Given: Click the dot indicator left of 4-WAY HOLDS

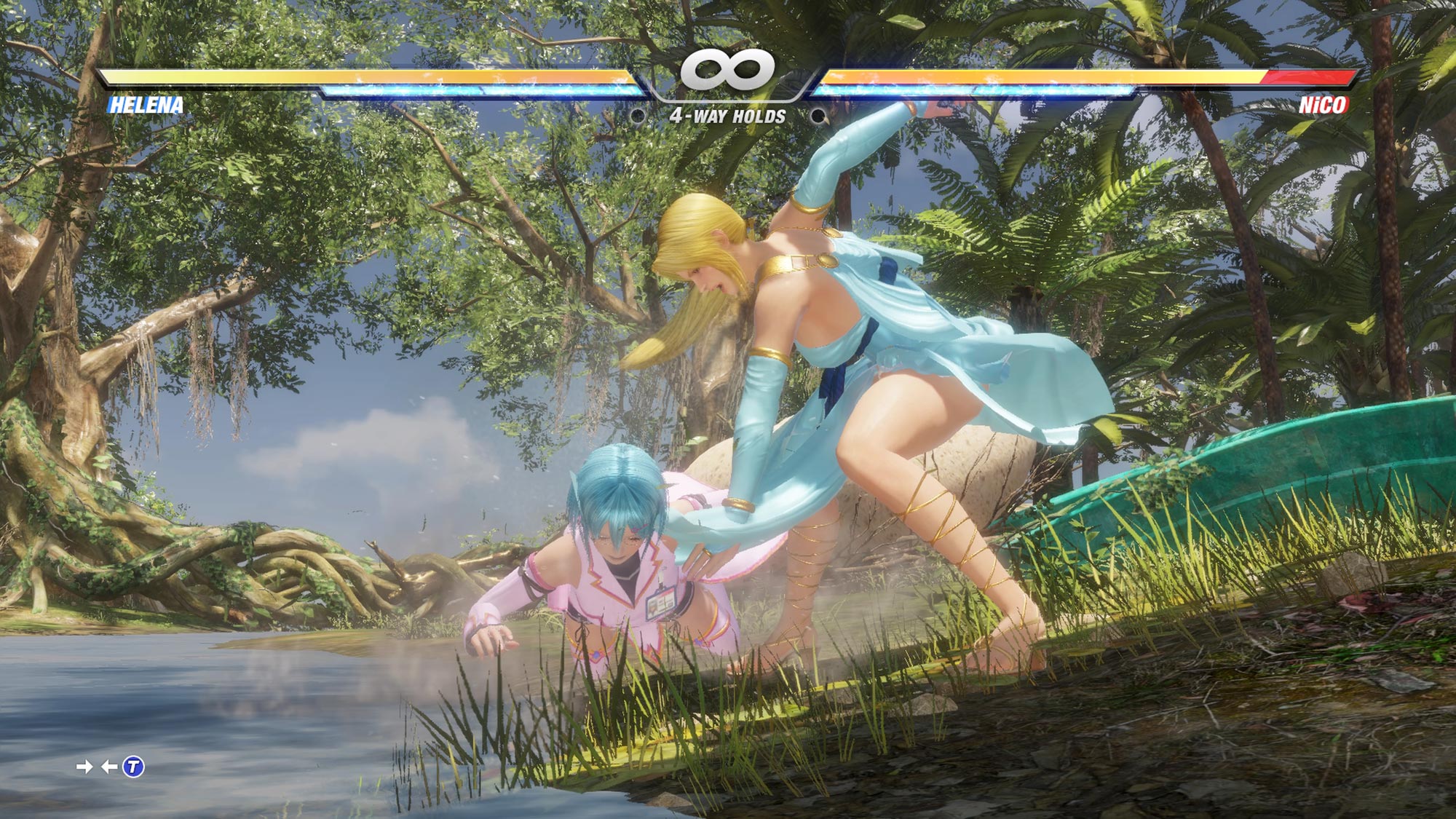Looking at the screenshot, I should tap(638, 116).
